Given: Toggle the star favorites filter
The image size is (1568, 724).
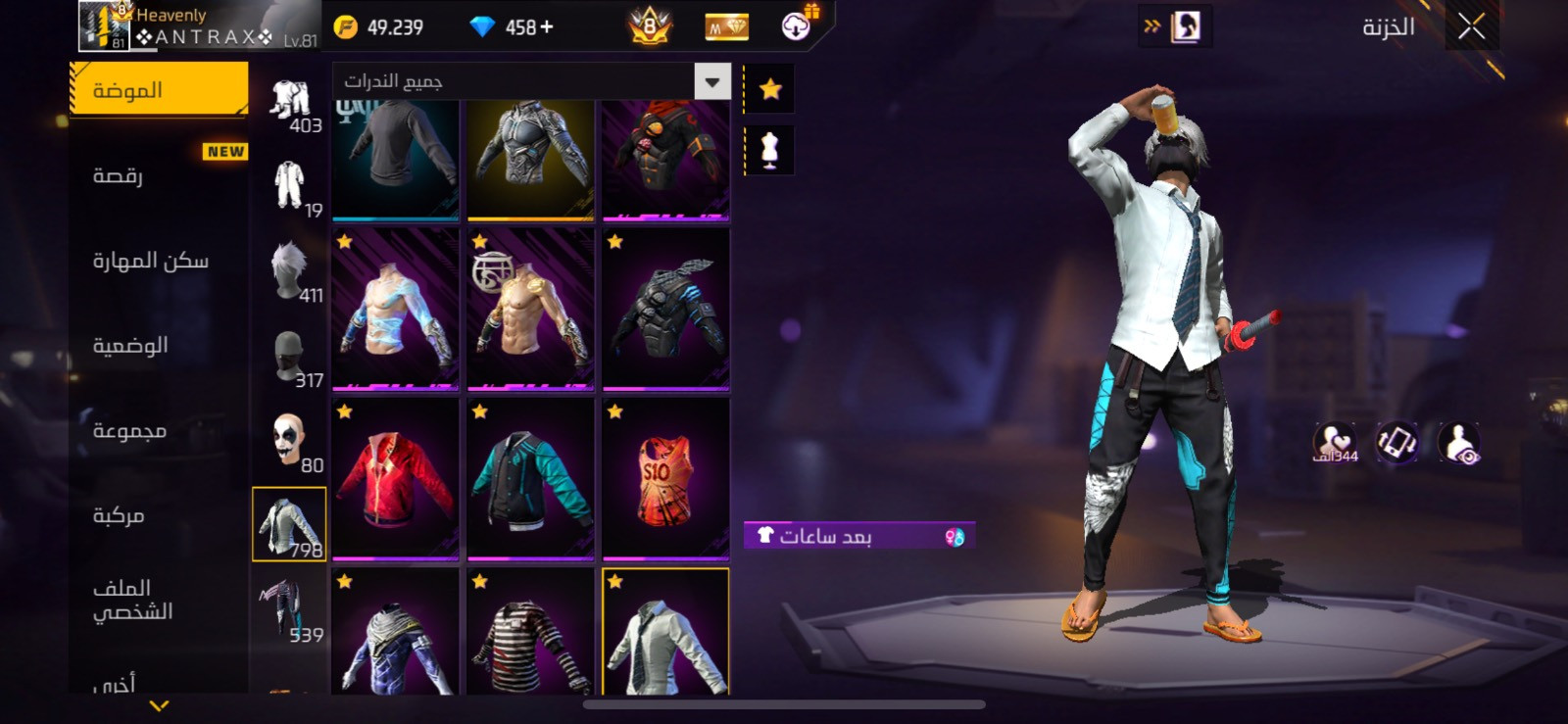Looking at the screenshot, I should point(770,90).
